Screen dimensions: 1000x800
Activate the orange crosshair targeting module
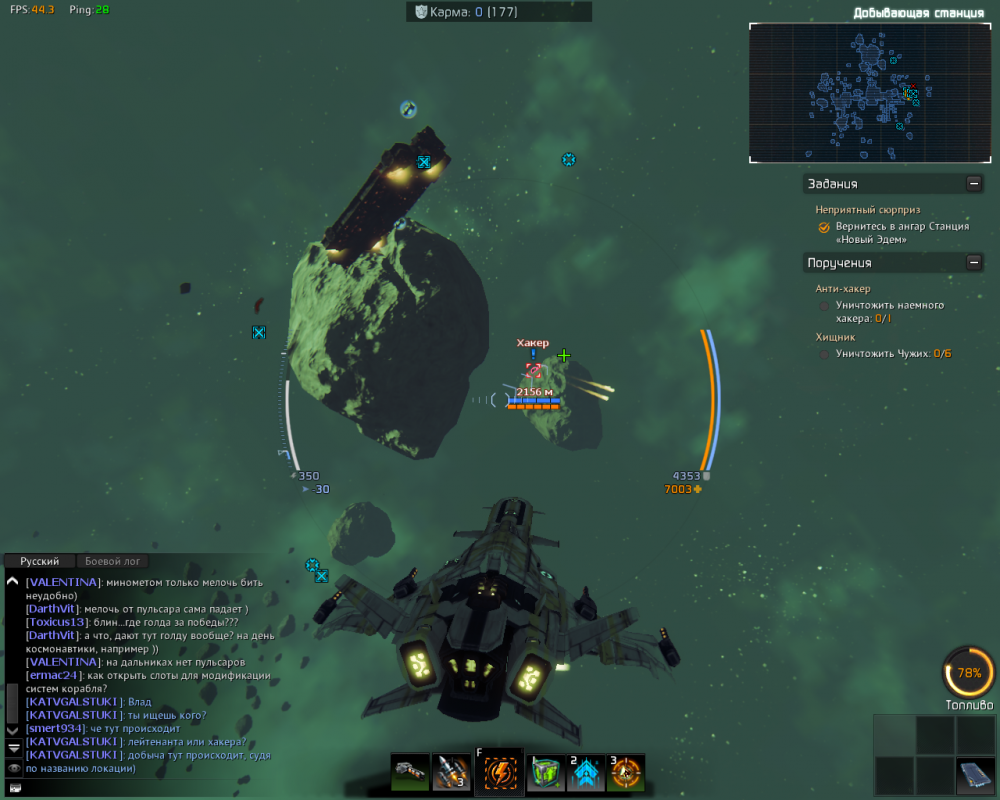coord(626,772)
